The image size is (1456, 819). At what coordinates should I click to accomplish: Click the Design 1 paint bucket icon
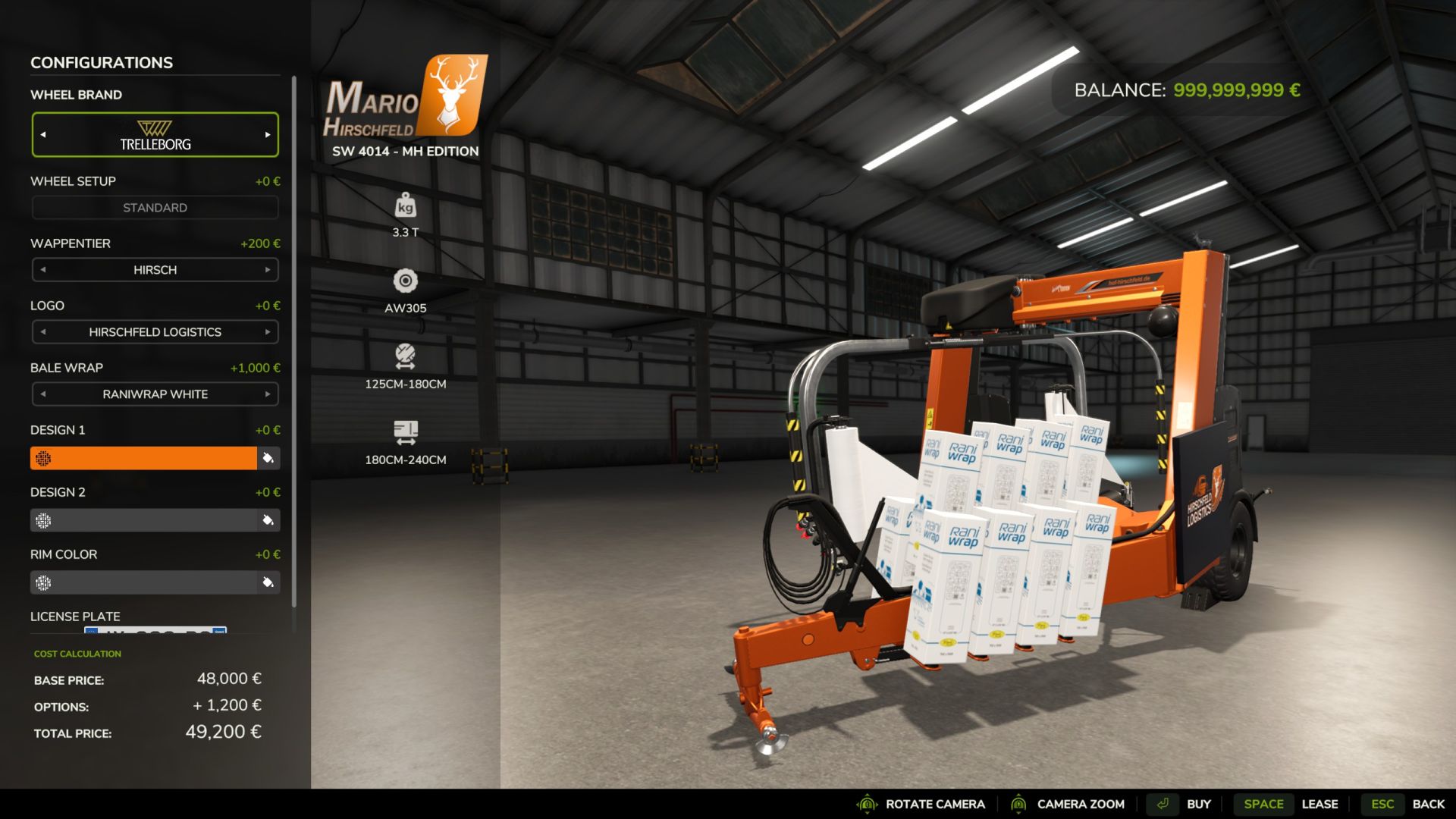268,458
